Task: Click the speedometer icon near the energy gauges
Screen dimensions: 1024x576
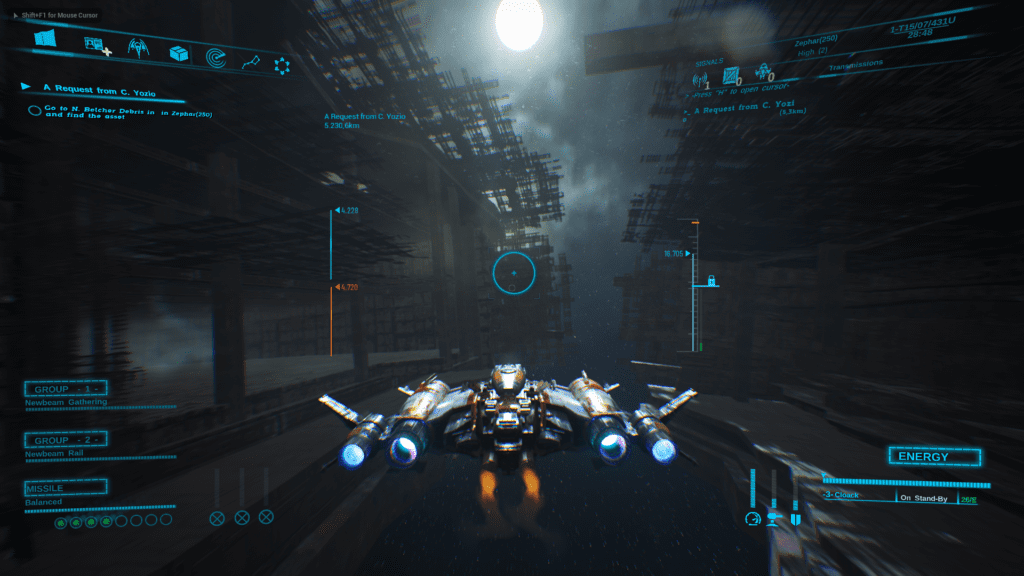Action: pyautogui.click(x=753, y=518)
